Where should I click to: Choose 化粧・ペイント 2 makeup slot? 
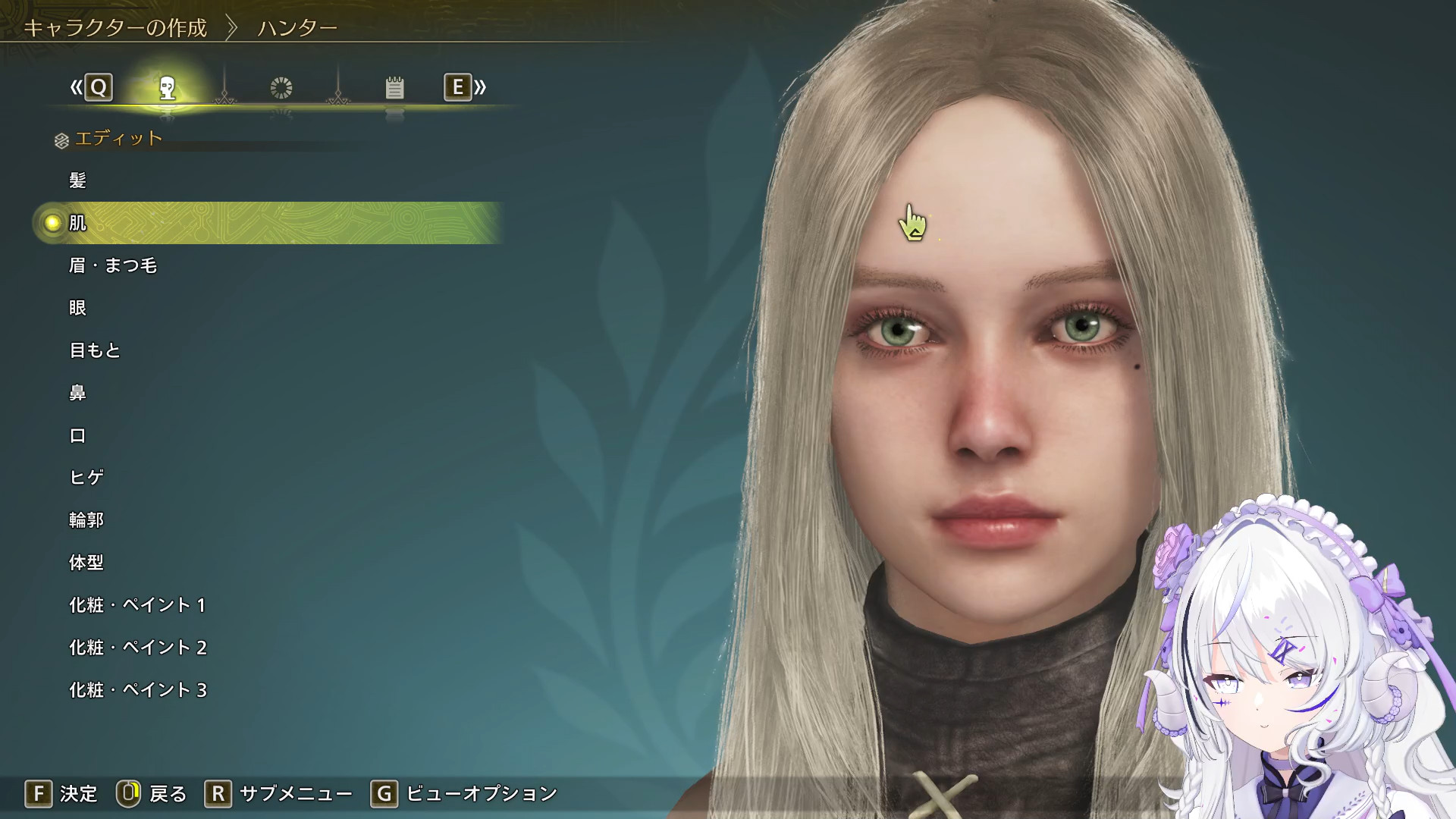click(x=137, y=648)
